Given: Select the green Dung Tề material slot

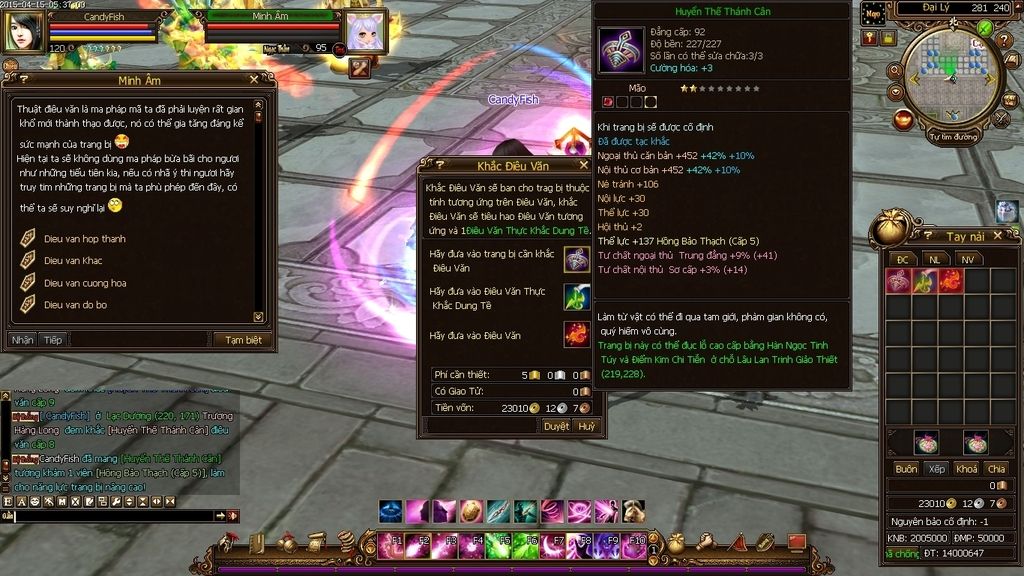Looking at the screenshot, I should click(x=576, y=297).
